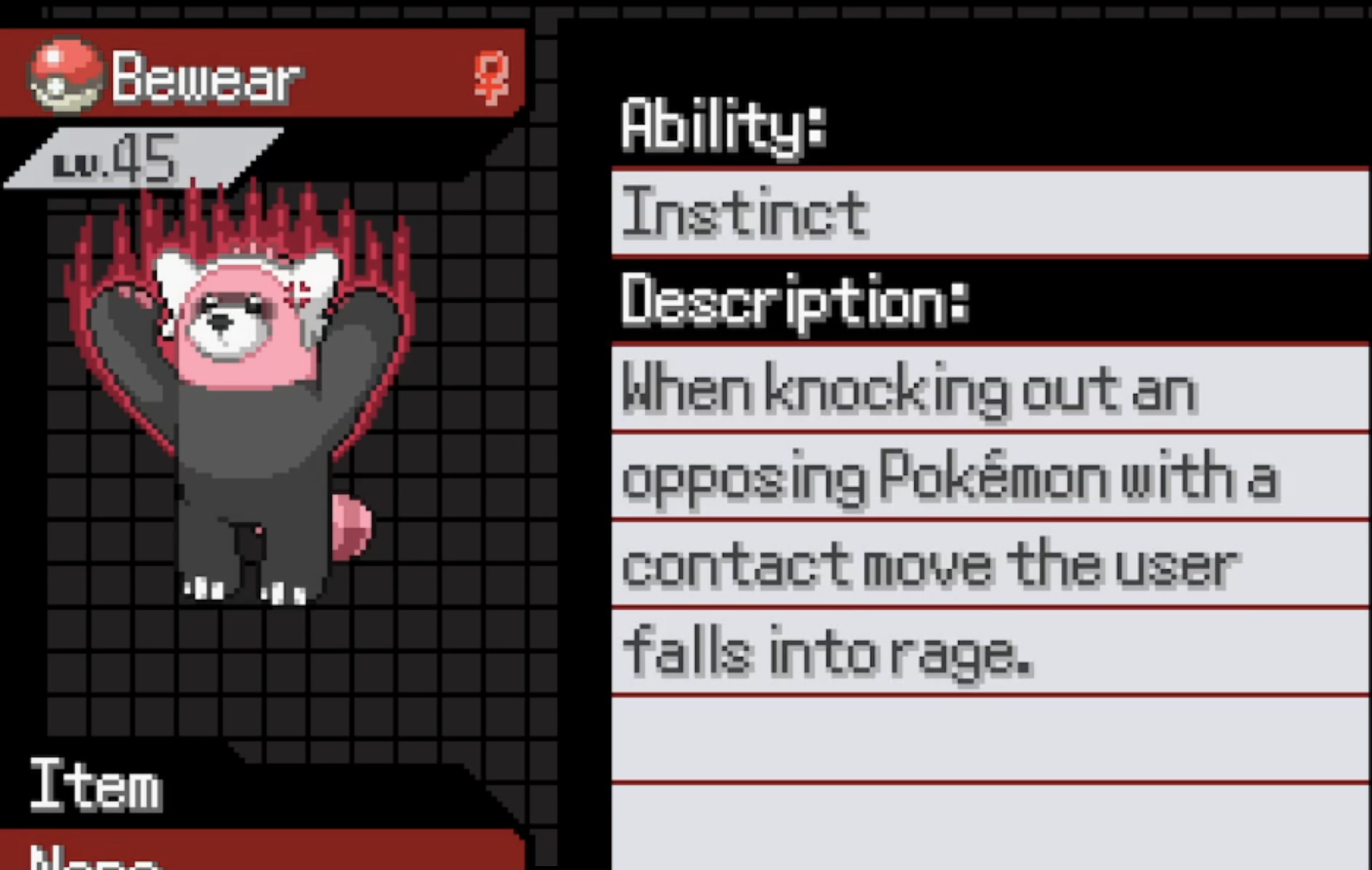The width and height of the screenshot is (1372, 870).
Task: Click the Poké Ball icon beside Bewear
Action: (64, 76)
